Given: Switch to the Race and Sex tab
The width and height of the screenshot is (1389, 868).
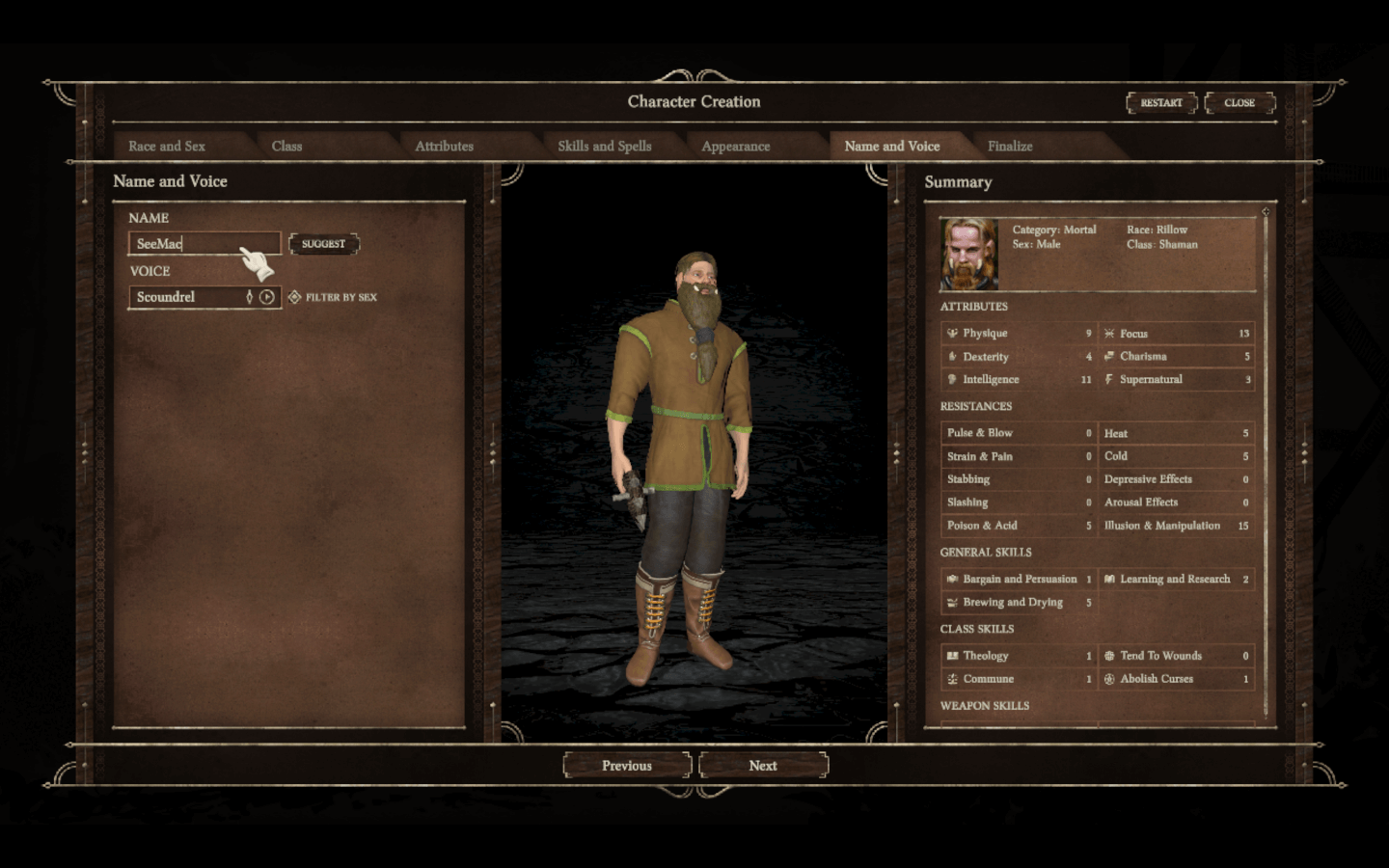Looking at the screenshot, I should 167,147.
